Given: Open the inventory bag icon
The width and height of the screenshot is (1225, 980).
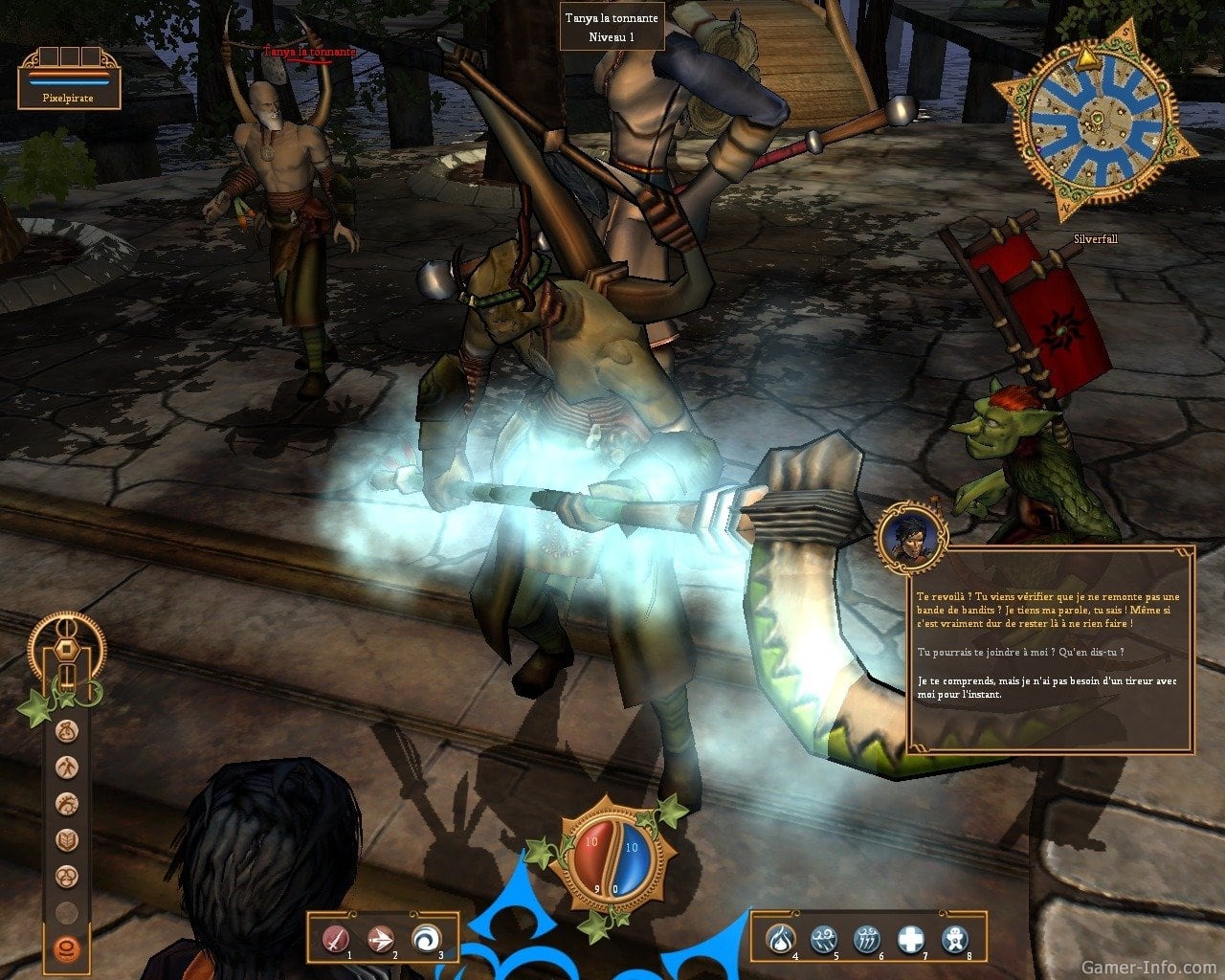Looking at the screenshot, I should point(67,732).
